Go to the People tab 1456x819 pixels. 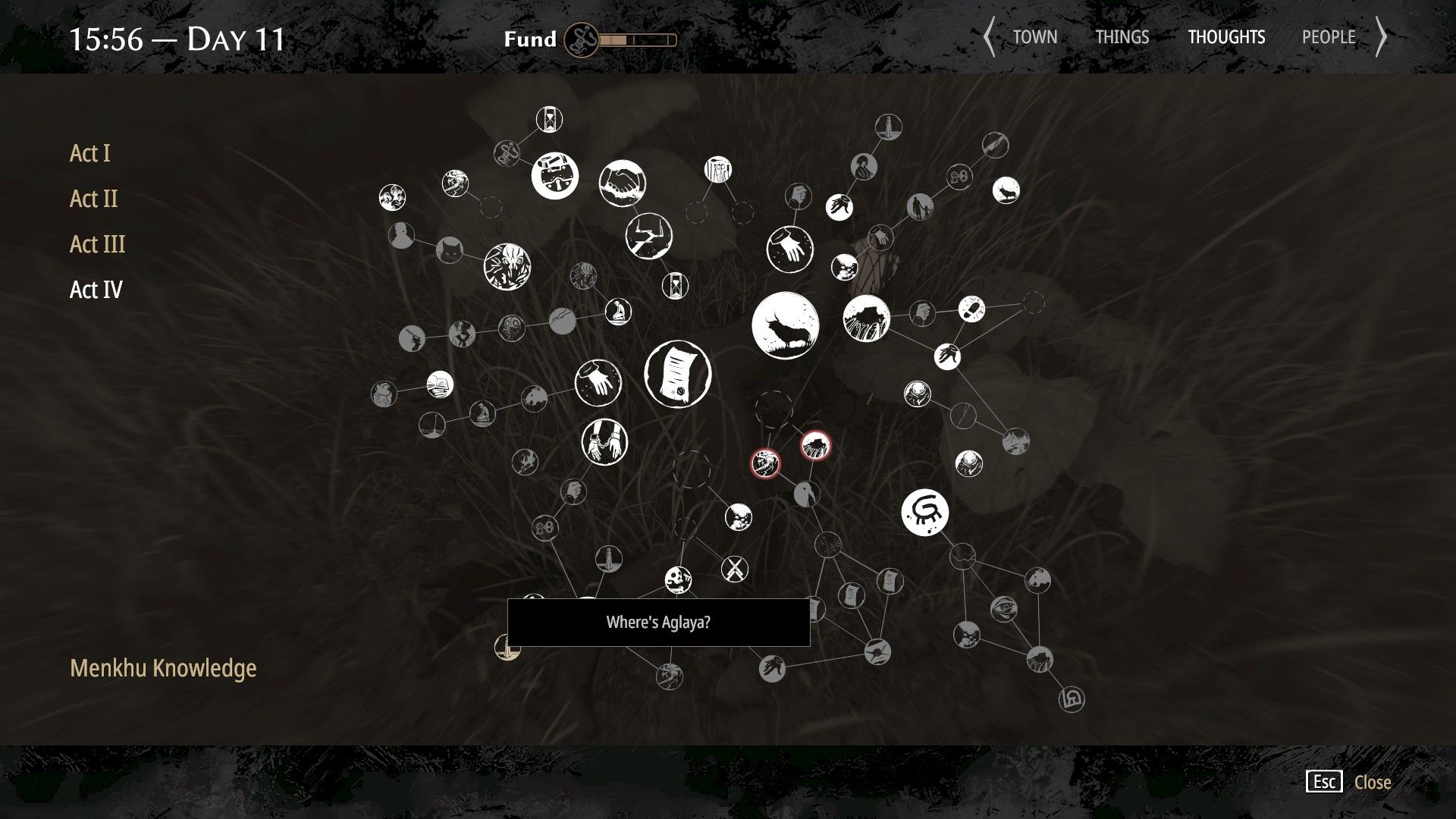coord(1329,37)
